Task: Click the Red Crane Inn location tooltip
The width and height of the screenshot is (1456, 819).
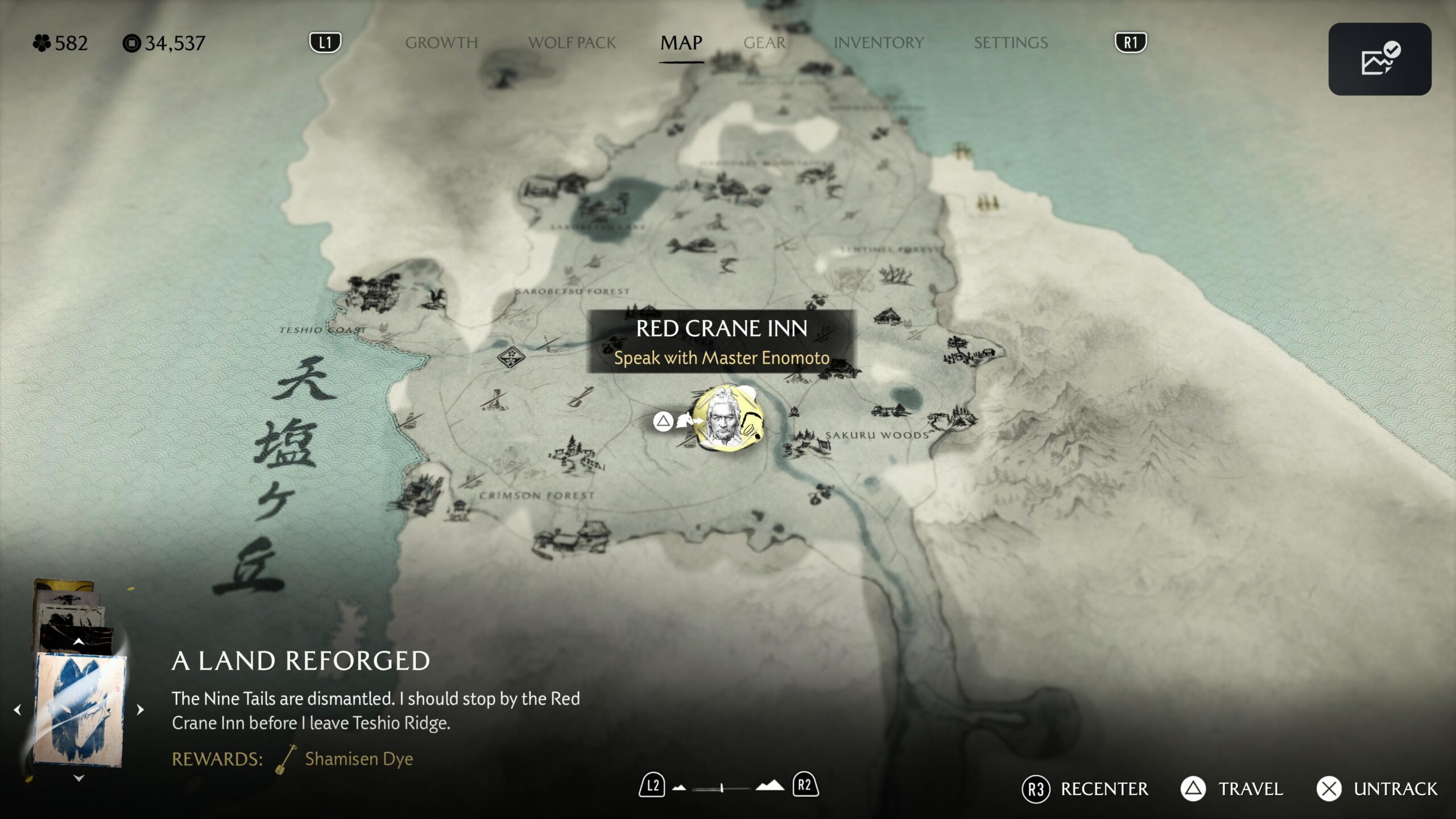Action: coord(721,342)
